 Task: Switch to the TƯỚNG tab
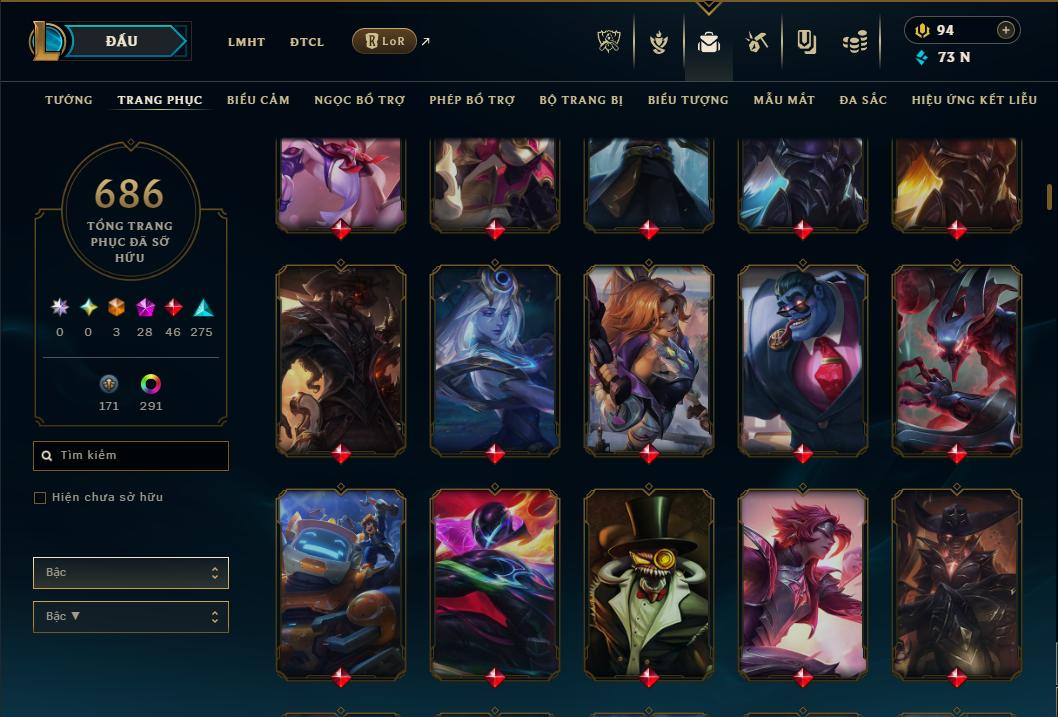point(69,100)
